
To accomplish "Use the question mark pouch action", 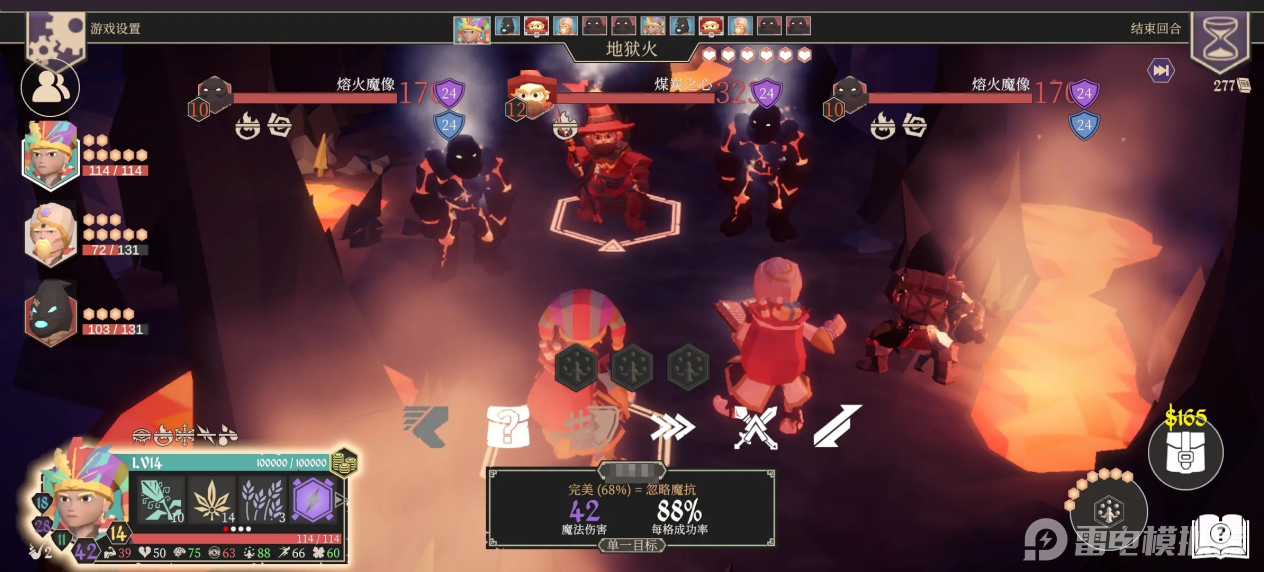I will tap(508, 427).
